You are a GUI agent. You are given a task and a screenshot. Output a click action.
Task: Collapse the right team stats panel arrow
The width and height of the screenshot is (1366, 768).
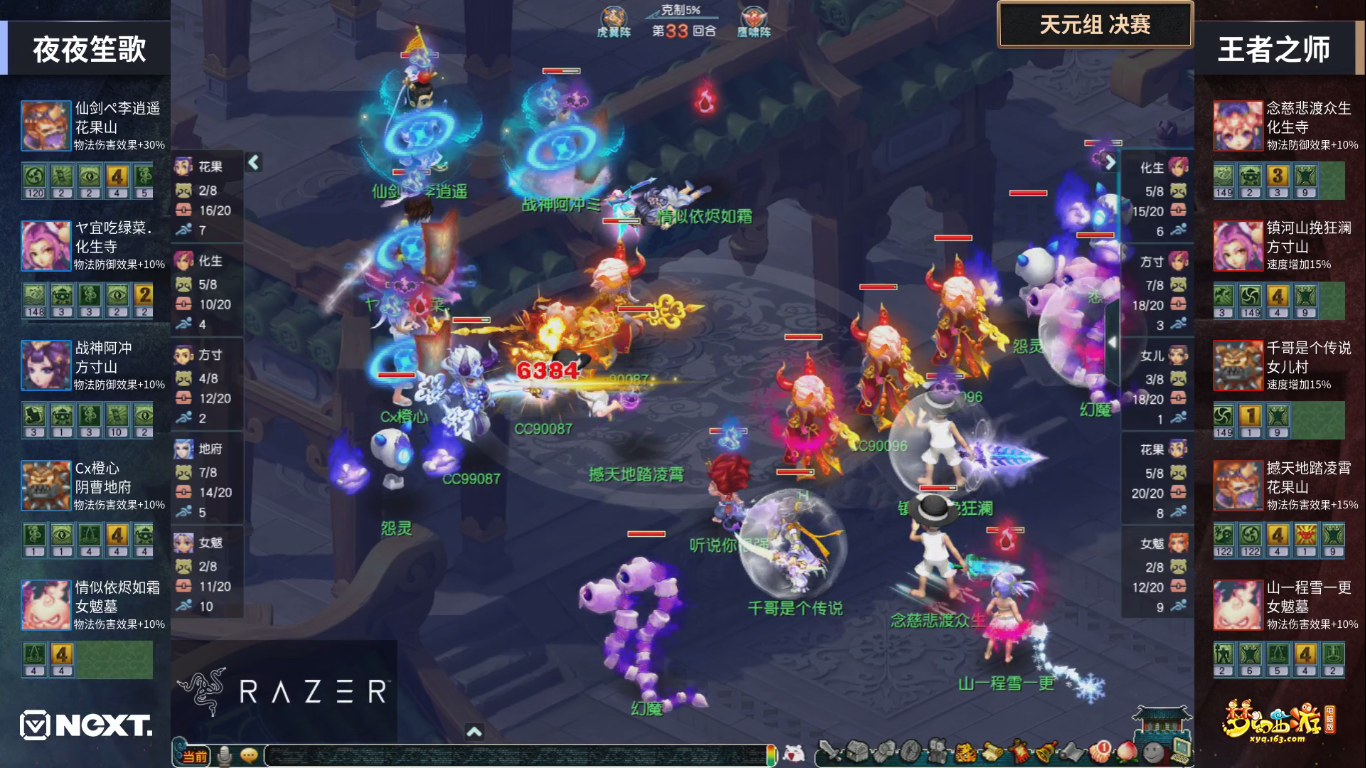click(x=1110, y=162)
